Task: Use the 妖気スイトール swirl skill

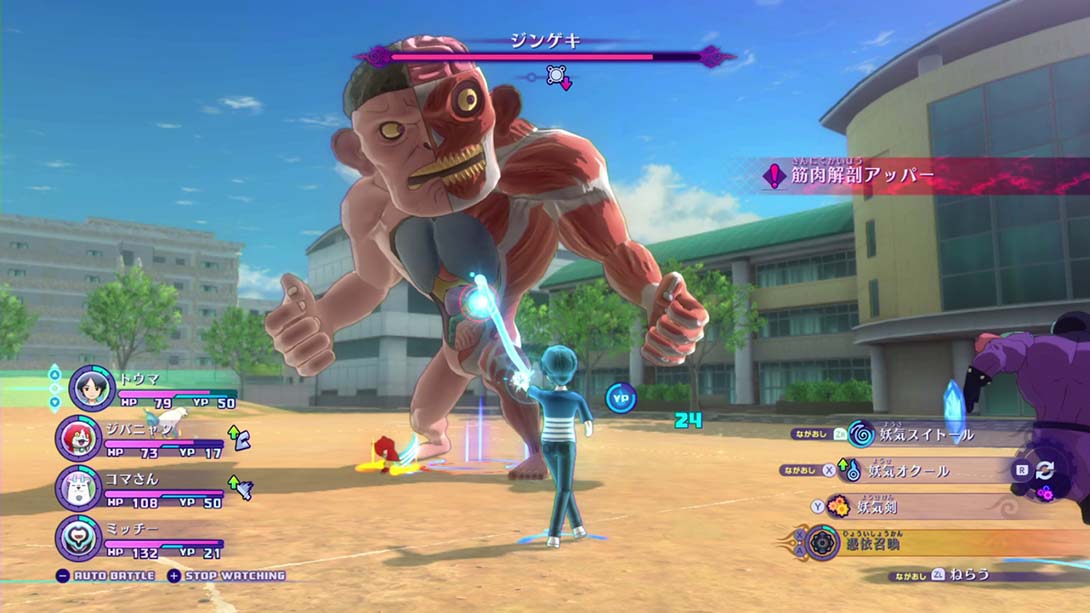Action: pos(920,434)
